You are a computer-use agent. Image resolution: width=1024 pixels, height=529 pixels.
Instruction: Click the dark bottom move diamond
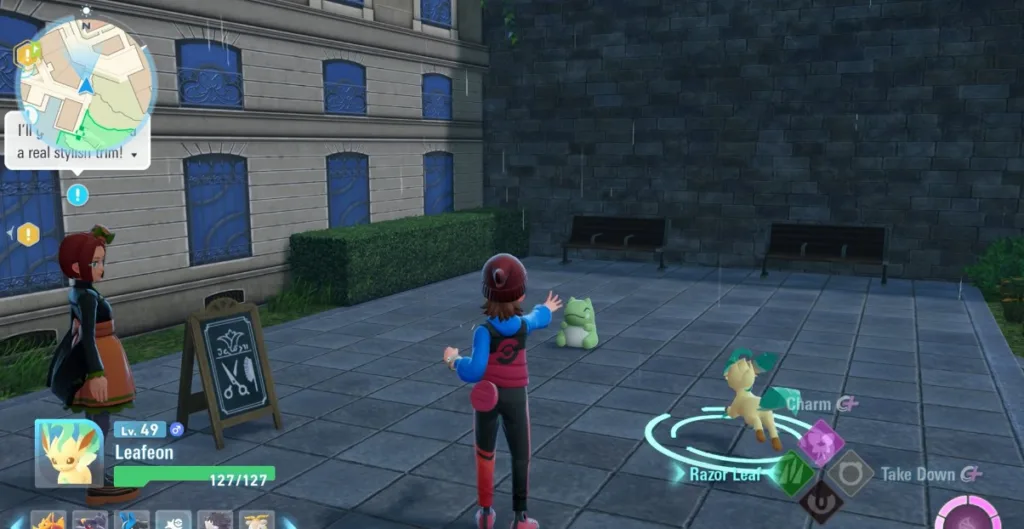(821, 502)
